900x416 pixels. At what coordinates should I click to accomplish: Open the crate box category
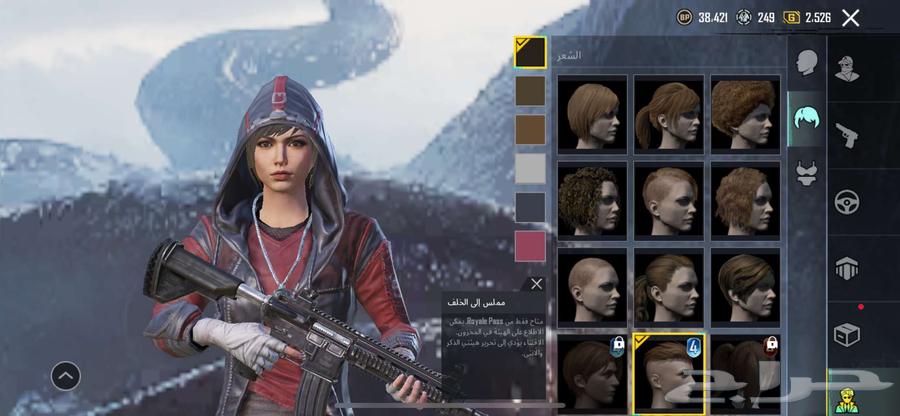848,334
